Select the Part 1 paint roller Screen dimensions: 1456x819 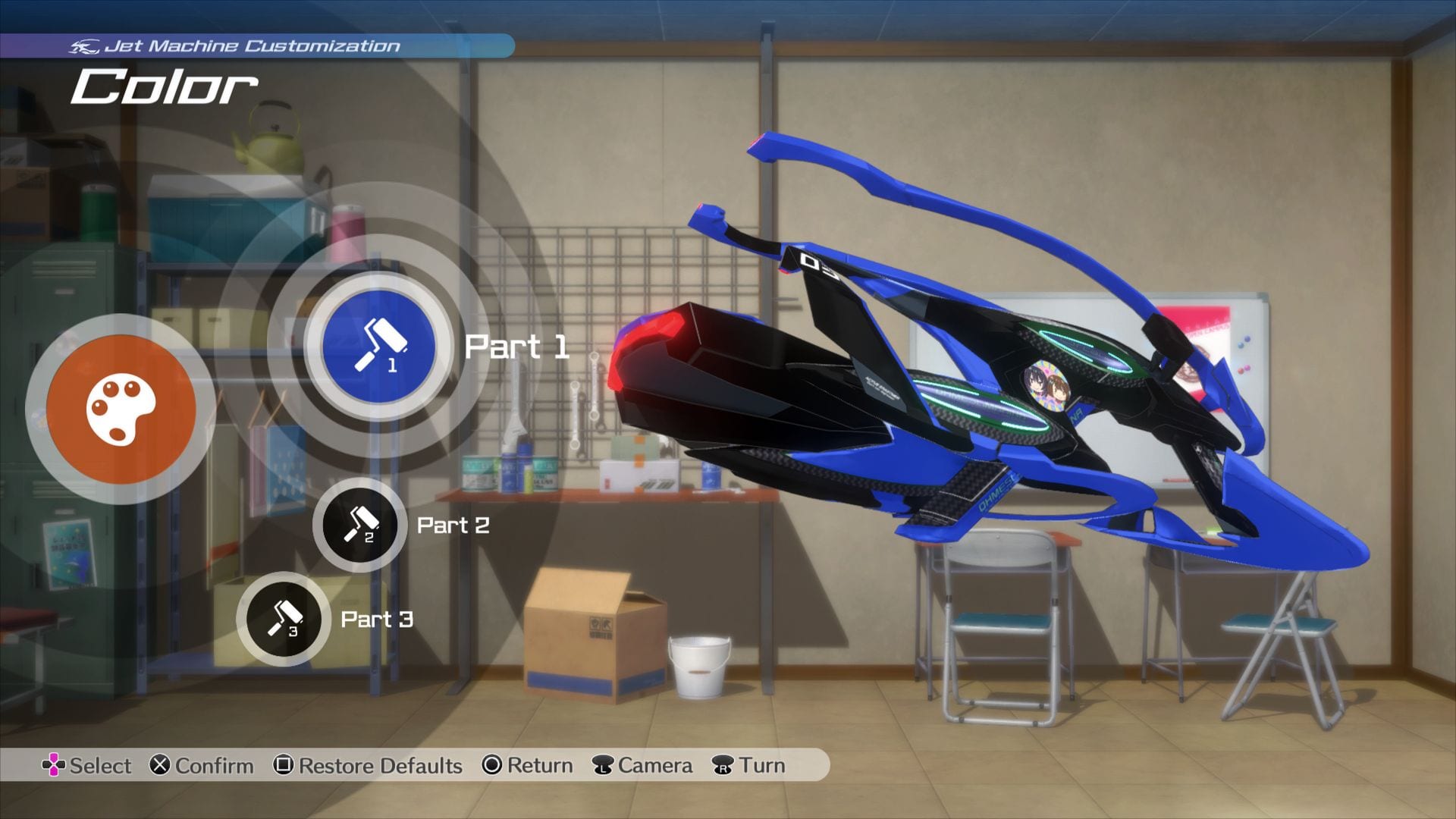(x=378, y=346)
